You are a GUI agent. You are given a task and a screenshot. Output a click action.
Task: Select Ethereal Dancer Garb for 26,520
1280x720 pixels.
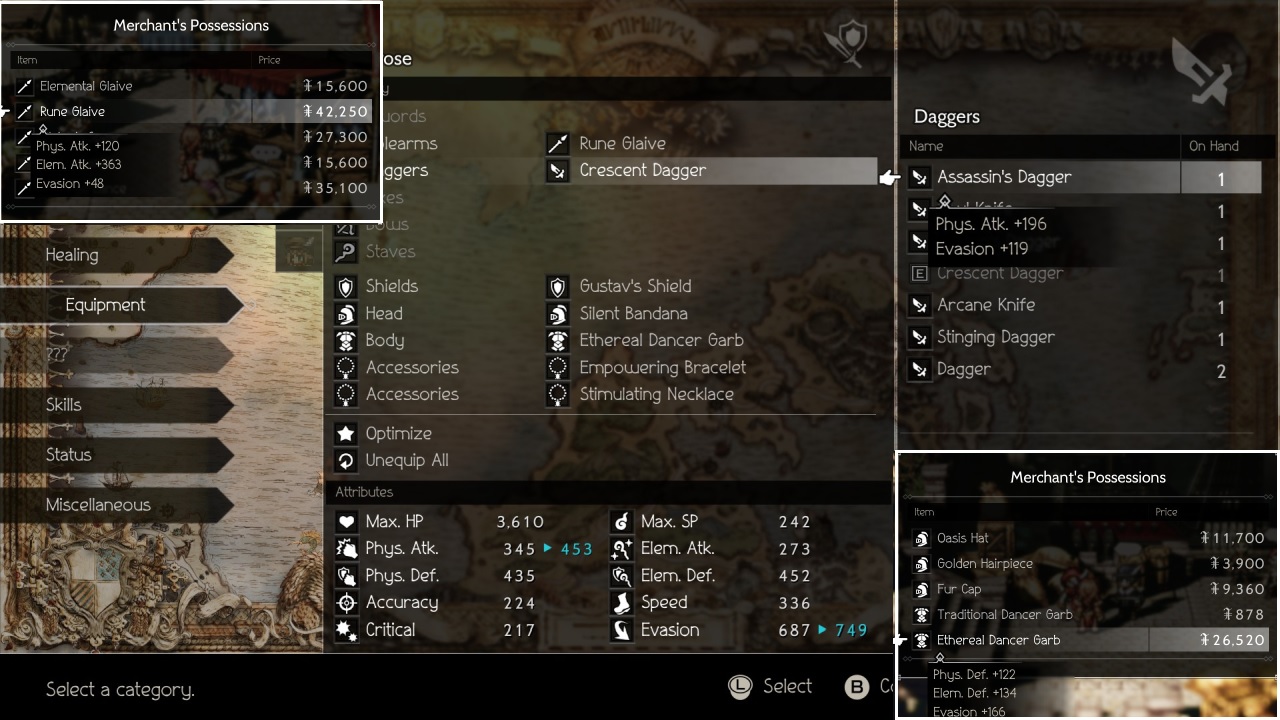(x=998, y=641)
